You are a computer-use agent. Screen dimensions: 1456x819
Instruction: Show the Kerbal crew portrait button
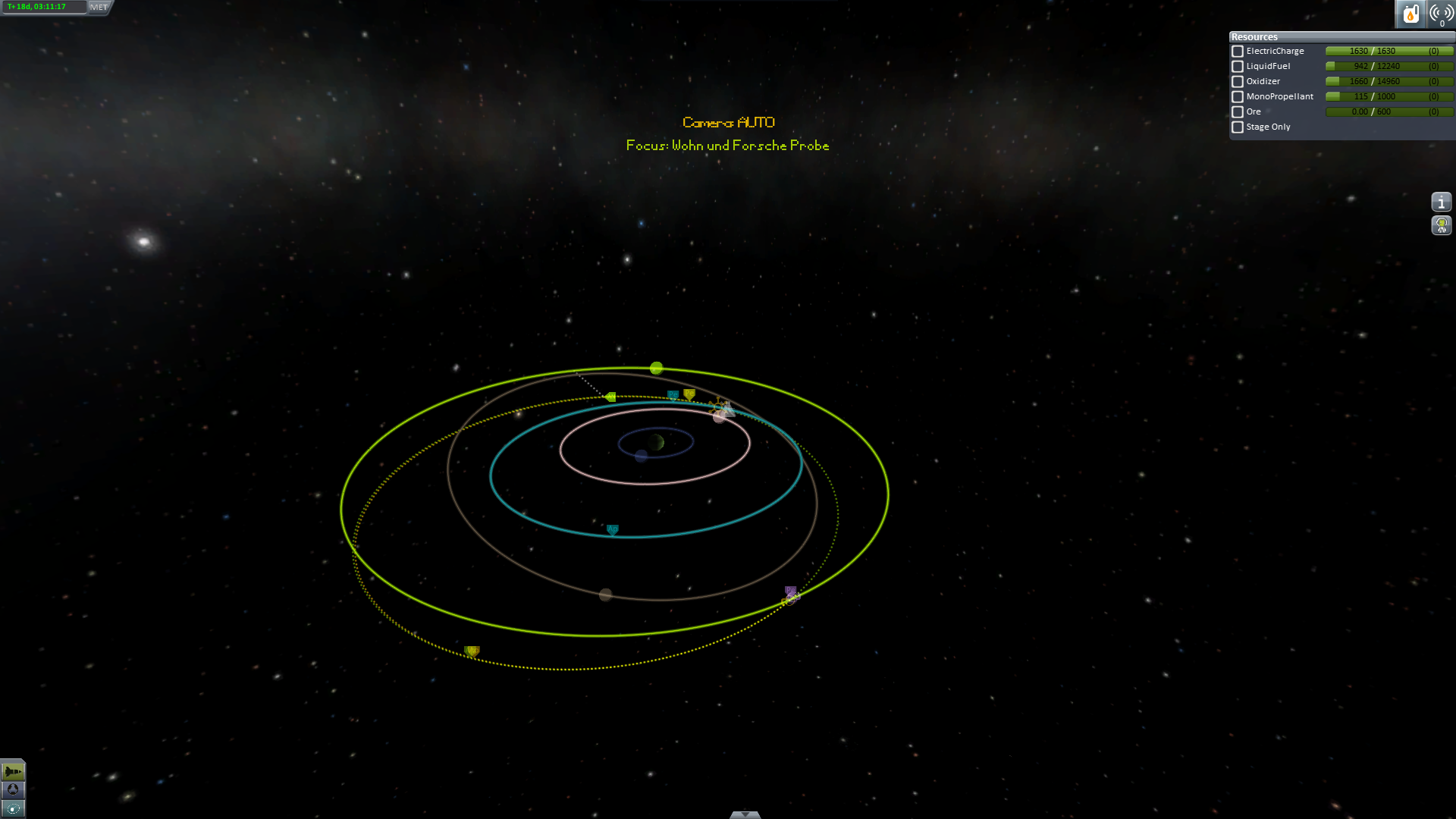pyautogui.click(x=1441, y=225)
